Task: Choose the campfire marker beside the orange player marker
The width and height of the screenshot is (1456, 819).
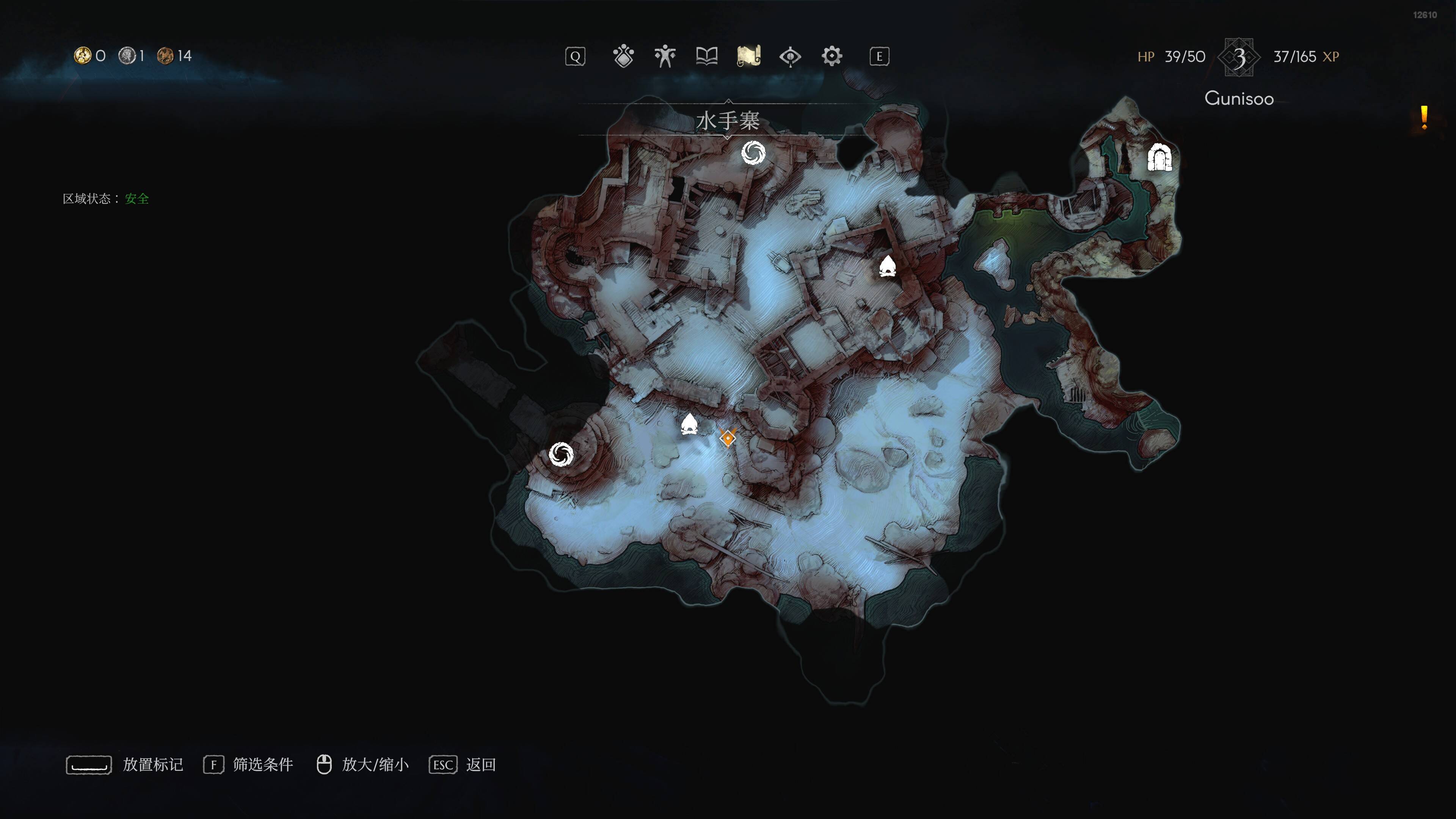Action: click(x=689, y=424)
